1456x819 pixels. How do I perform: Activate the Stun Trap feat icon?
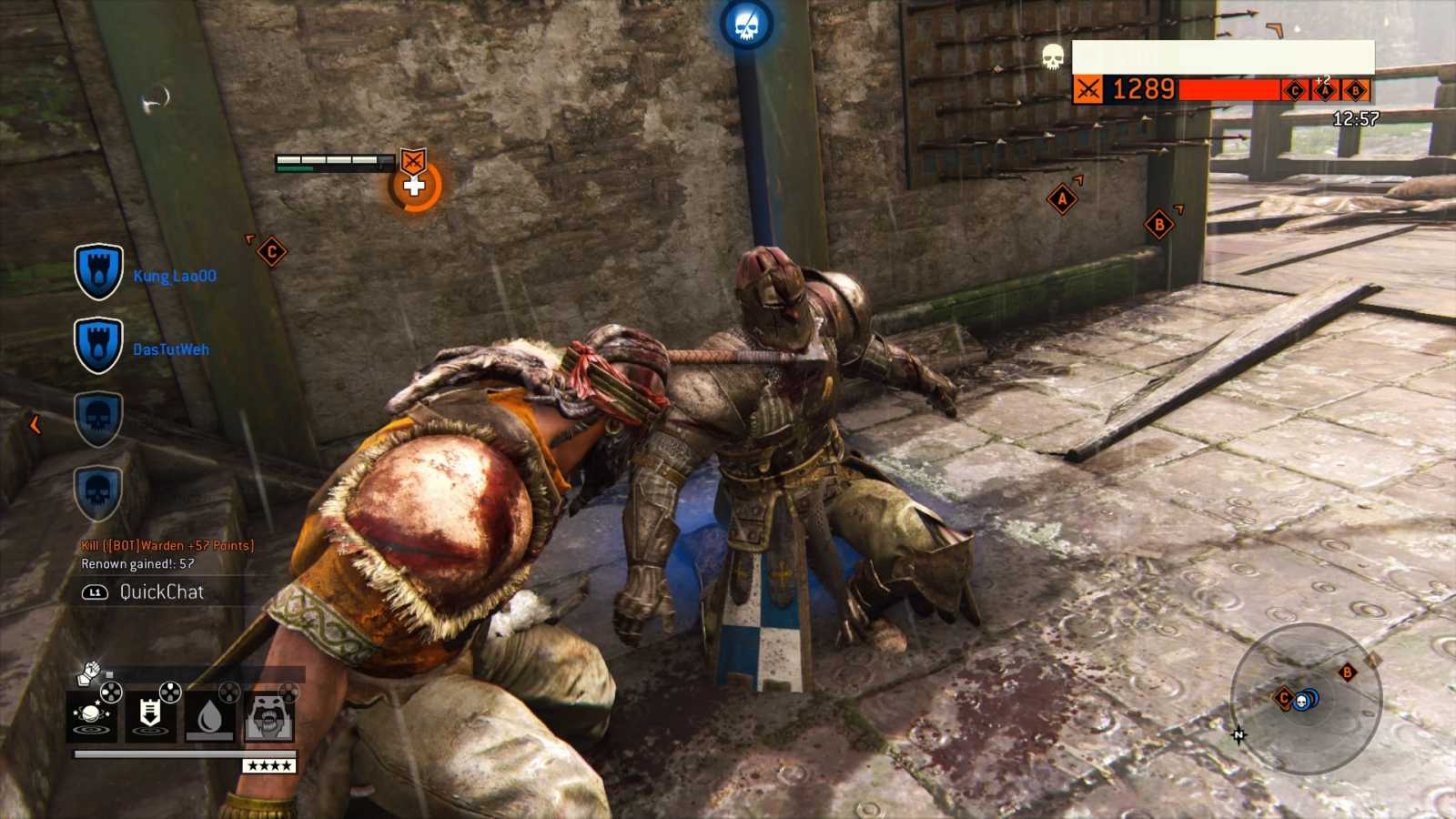[93, 715]
